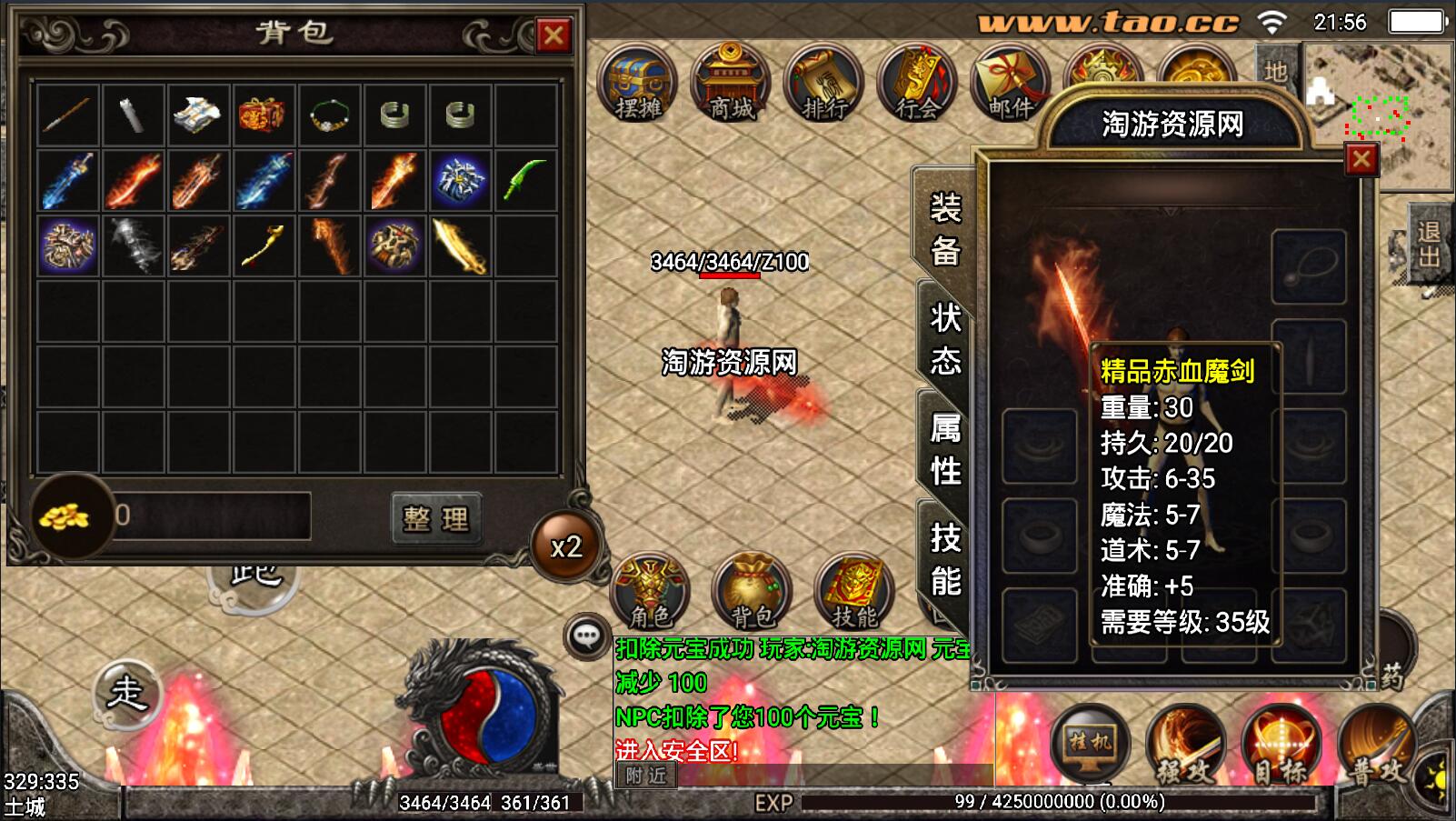The height and width of the screenshot is (821, 1456).
Task: Open the chat bubble button
Action: 586,636
